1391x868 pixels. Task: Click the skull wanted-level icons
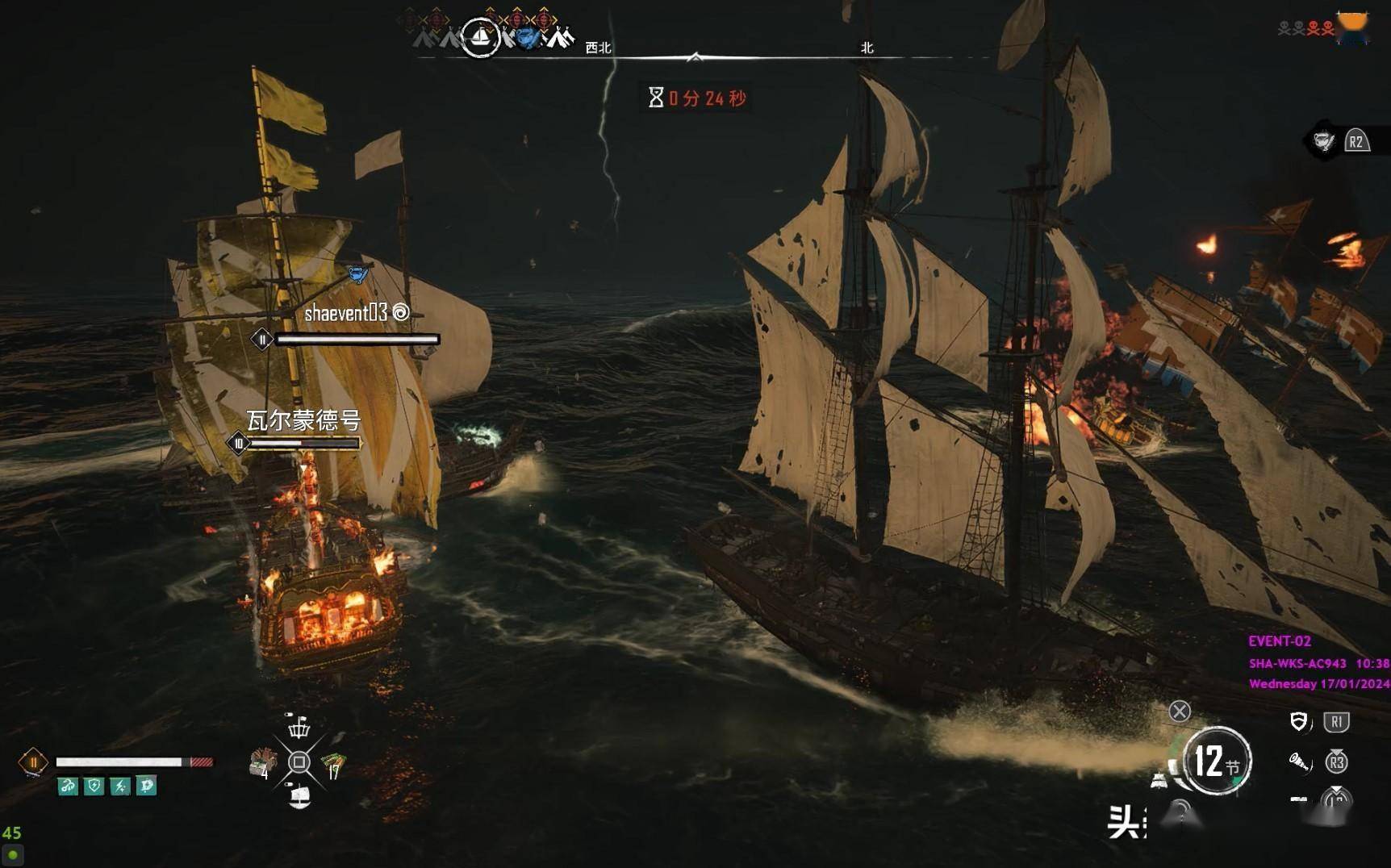(x=1305, y=29)
